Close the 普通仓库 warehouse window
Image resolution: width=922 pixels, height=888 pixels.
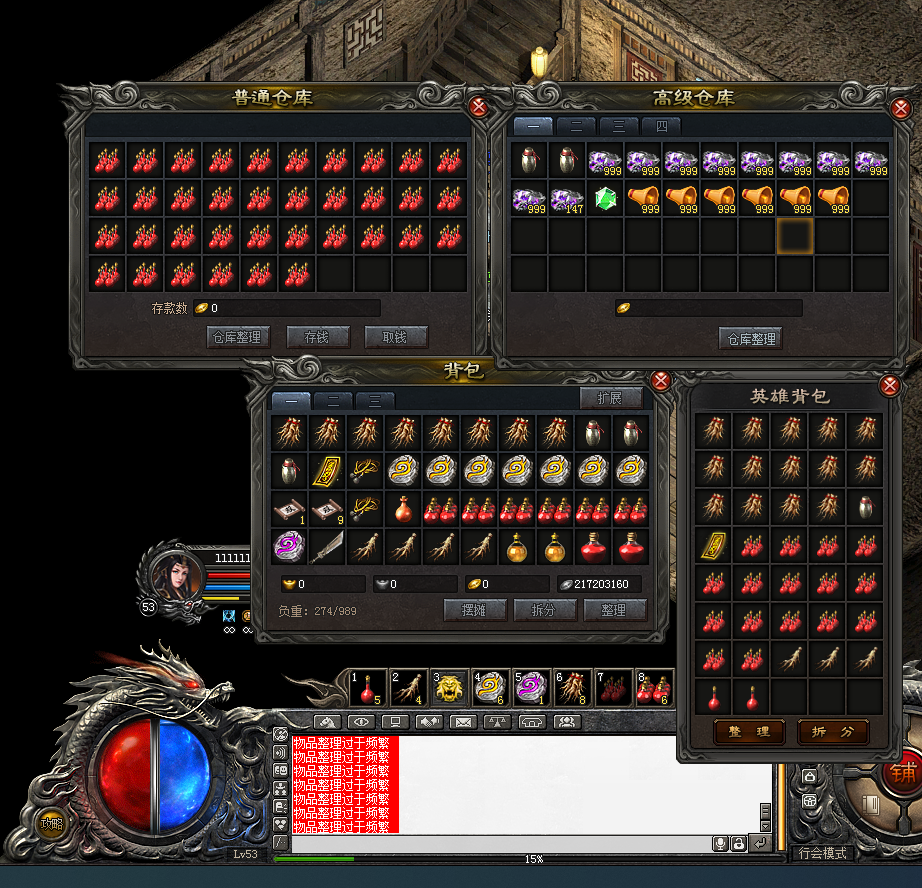[x=479, y=106]
